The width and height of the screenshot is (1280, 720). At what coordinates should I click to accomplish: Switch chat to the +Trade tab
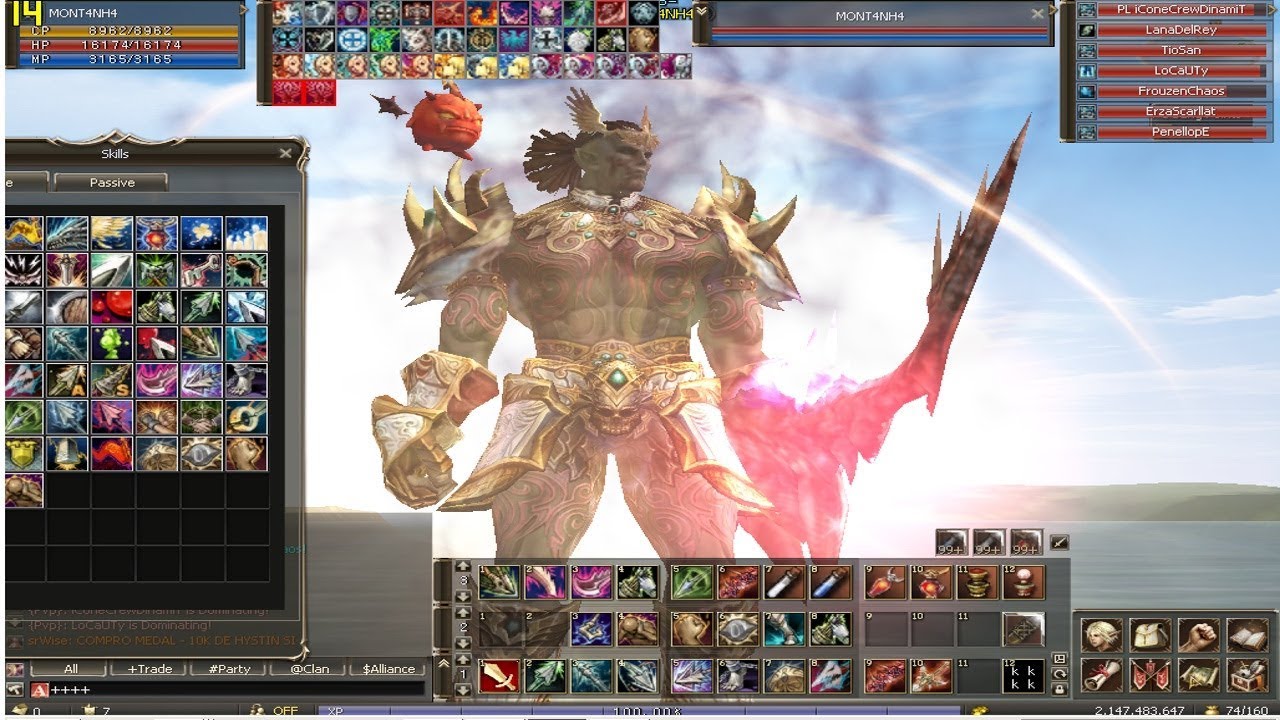click(x=149, y=669)
